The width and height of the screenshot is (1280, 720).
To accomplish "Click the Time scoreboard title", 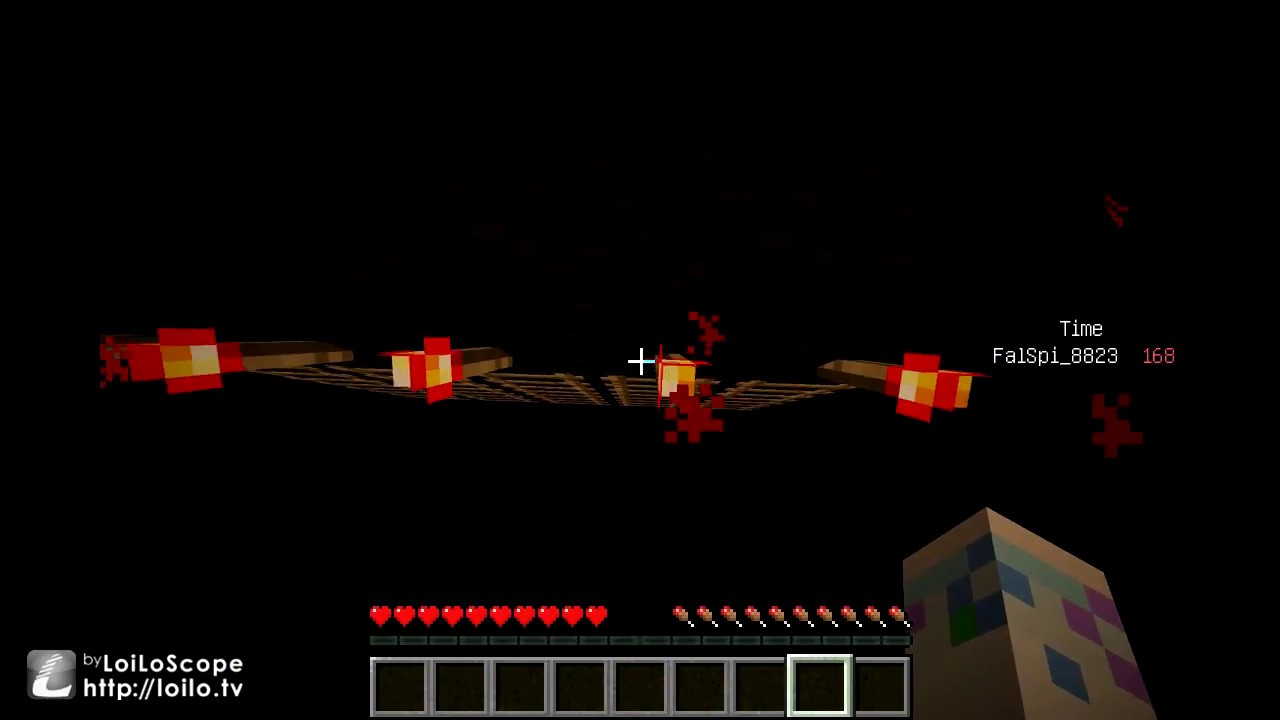I will 1080,329.
